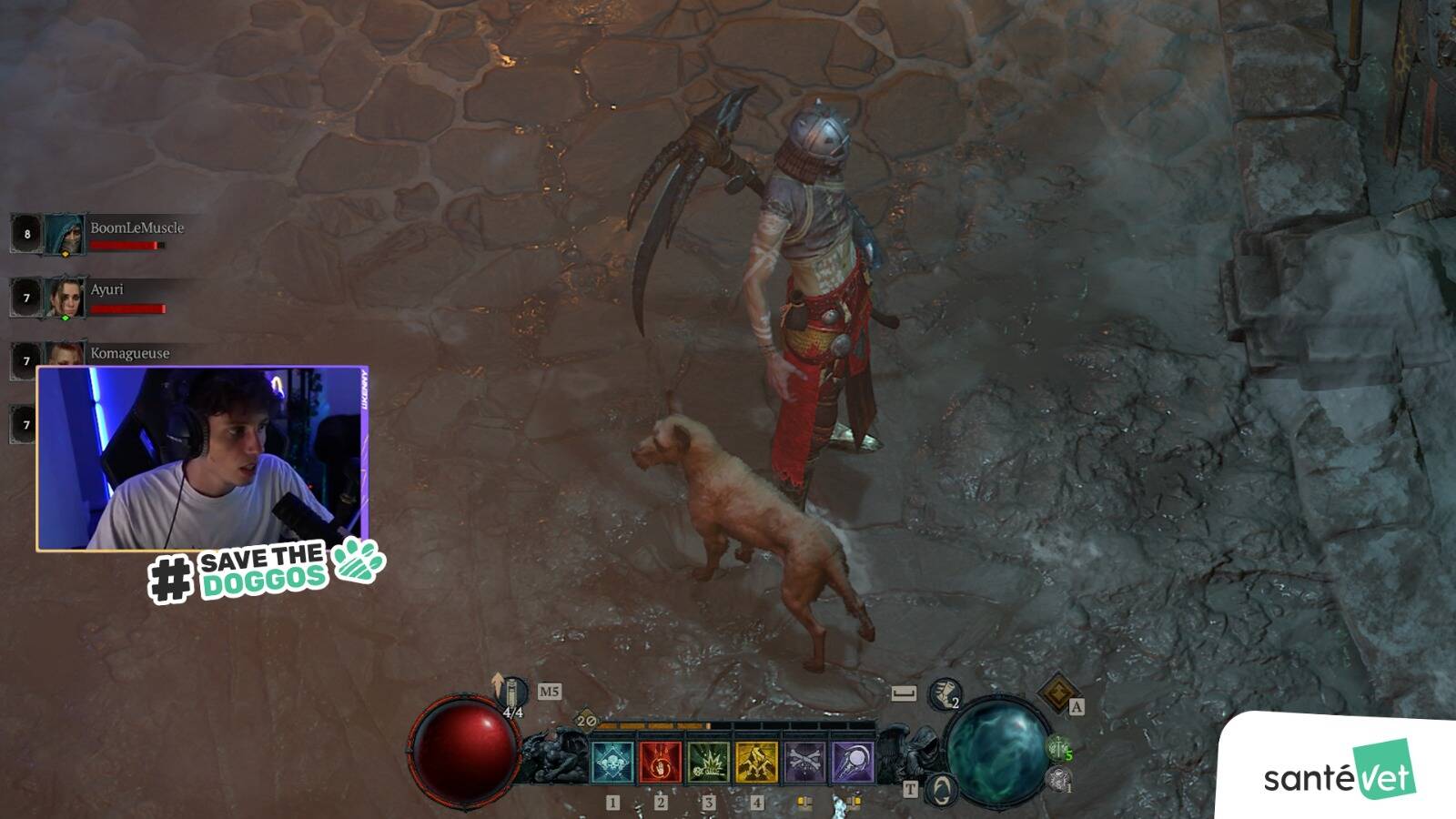Activate the teal three-skulls skill
The height and width of the screenshot is (819, 1456).
tap(612, 763)
